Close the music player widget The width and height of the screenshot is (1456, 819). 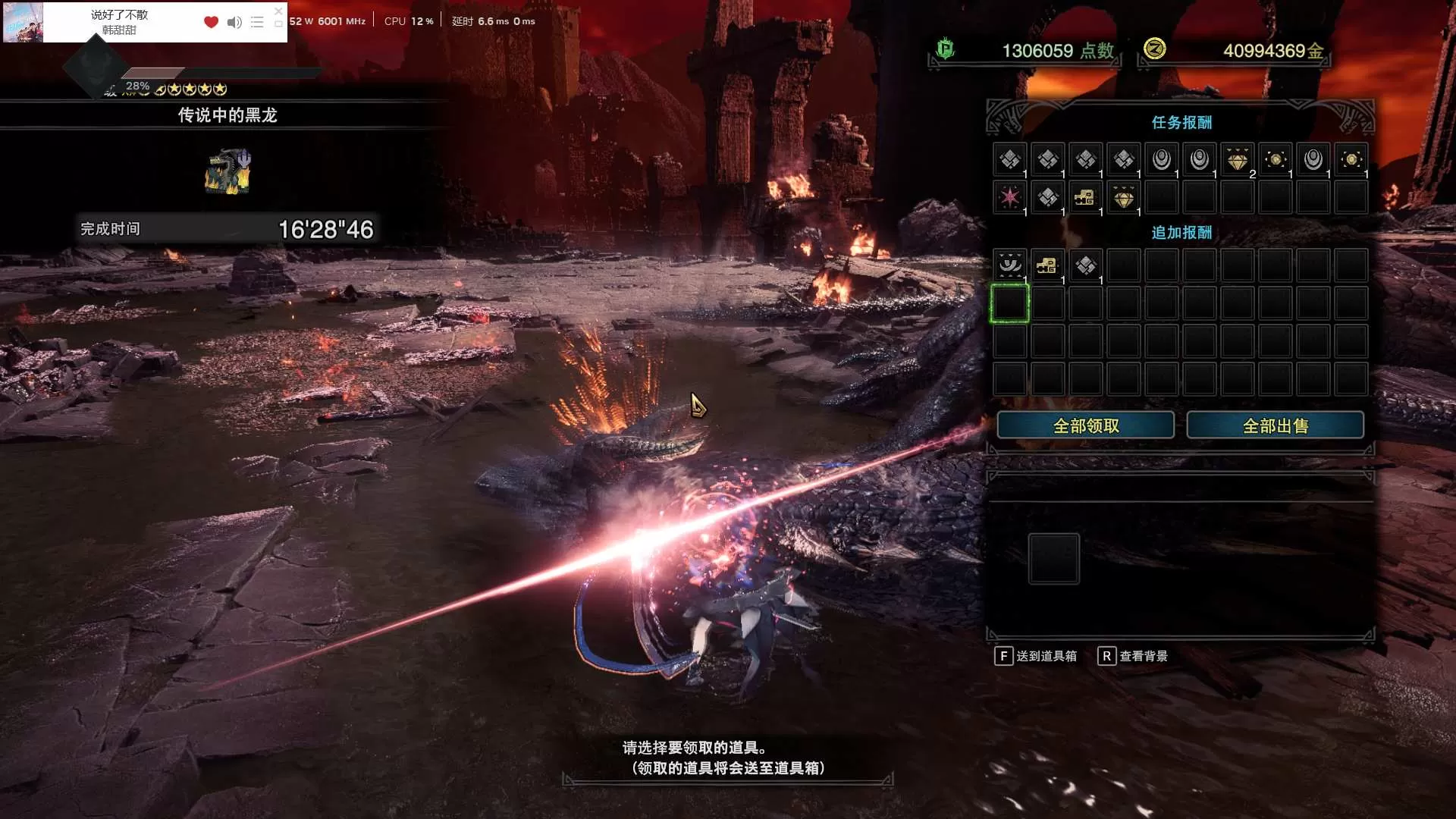point(278,11)
